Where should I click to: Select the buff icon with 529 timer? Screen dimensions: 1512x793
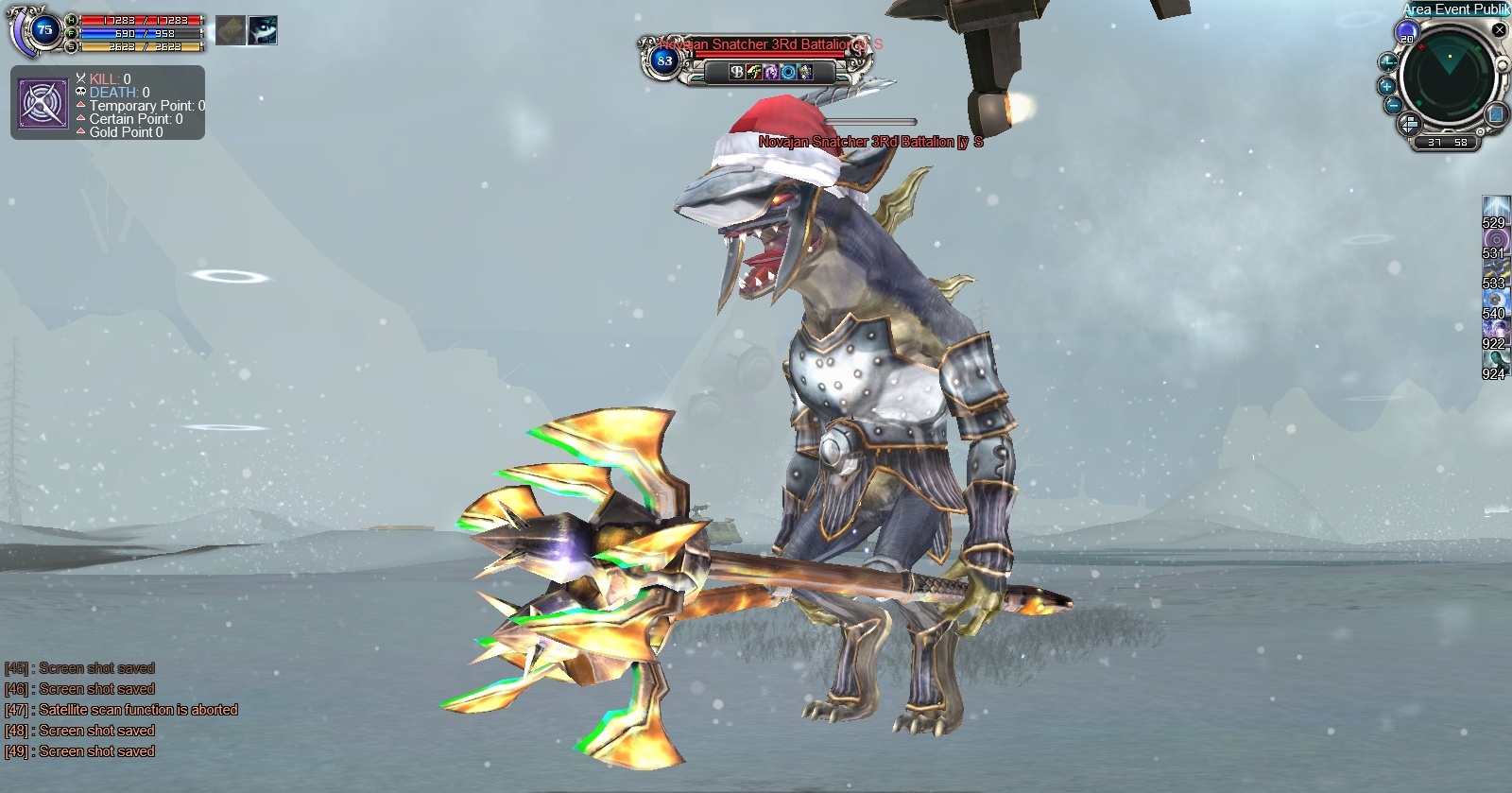[x=1495, y=208]
